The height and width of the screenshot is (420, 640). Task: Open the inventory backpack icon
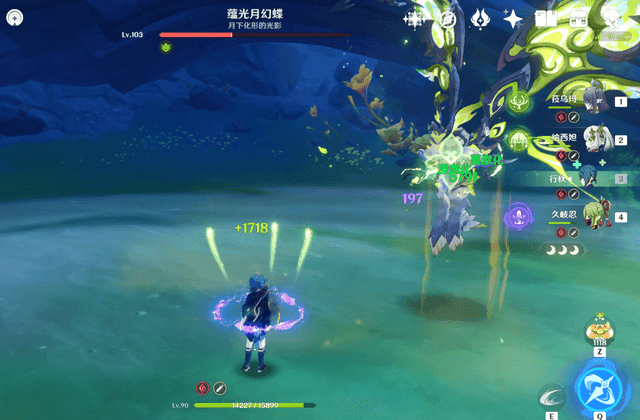pos(578,18)
